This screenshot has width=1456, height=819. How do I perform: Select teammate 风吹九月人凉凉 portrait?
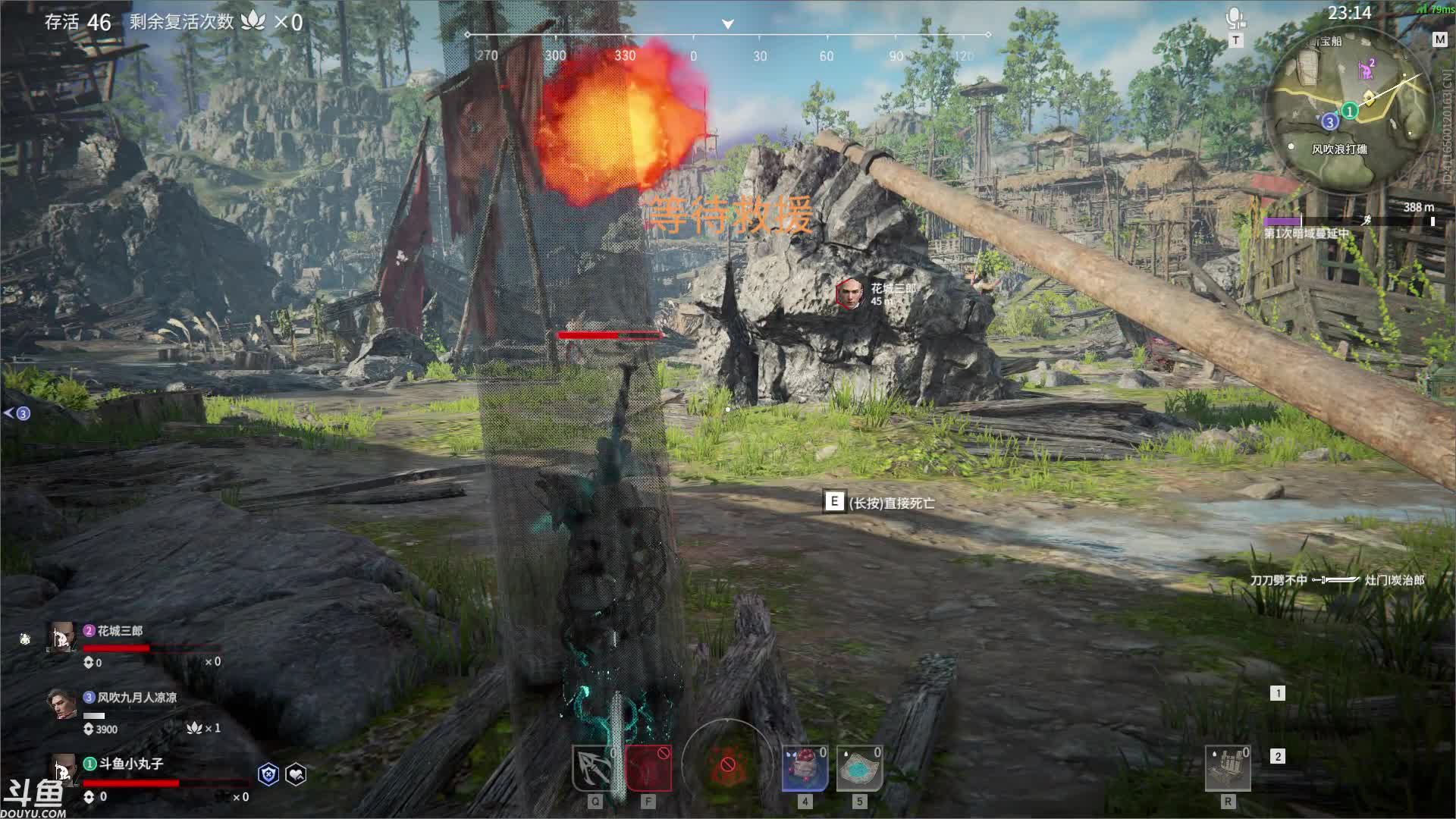pyautogui.click(x=62, y=704)
